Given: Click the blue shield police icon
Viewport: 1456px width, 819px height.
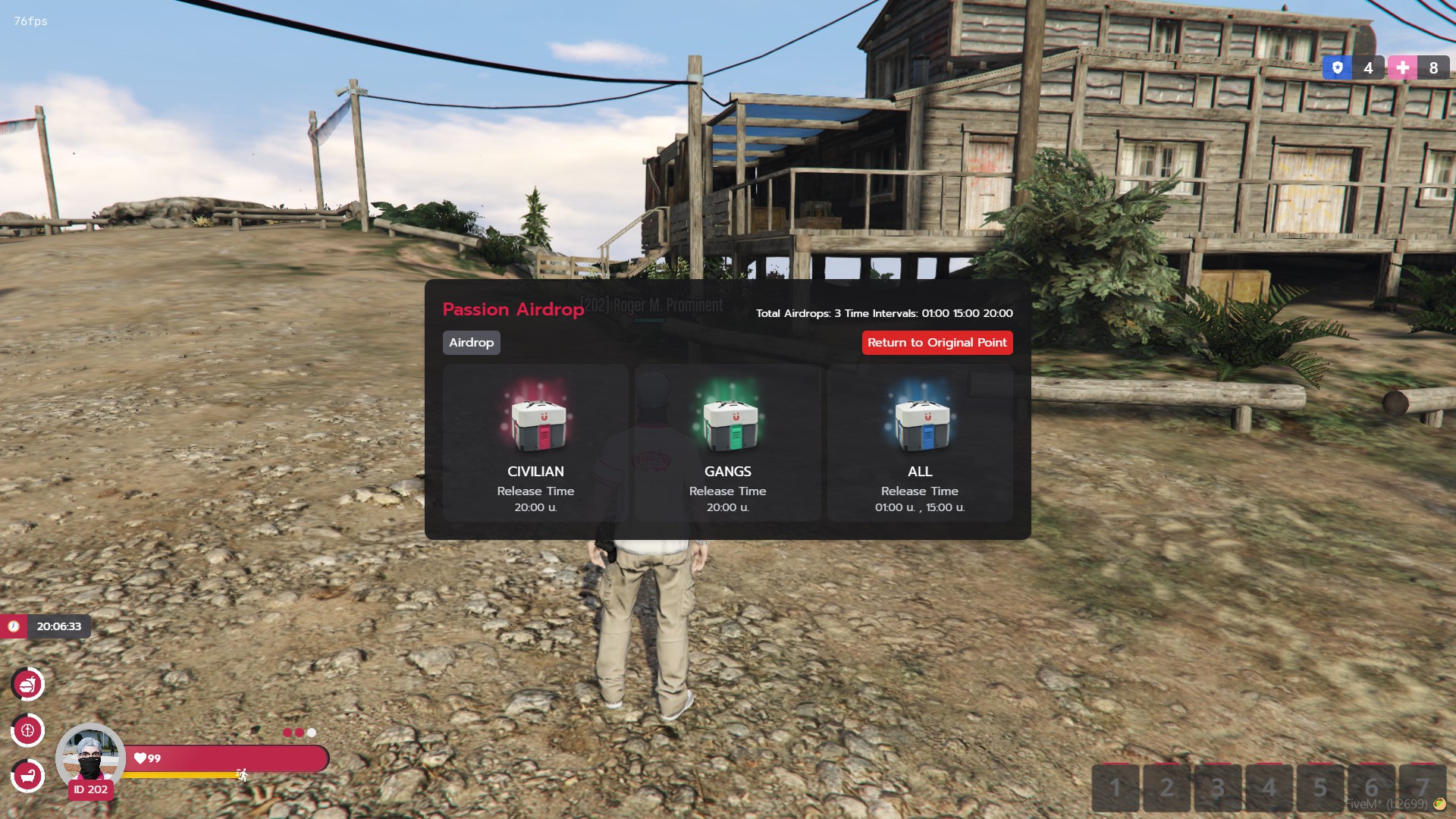Looking at the screenshot, I should (x=1338, y=68).
